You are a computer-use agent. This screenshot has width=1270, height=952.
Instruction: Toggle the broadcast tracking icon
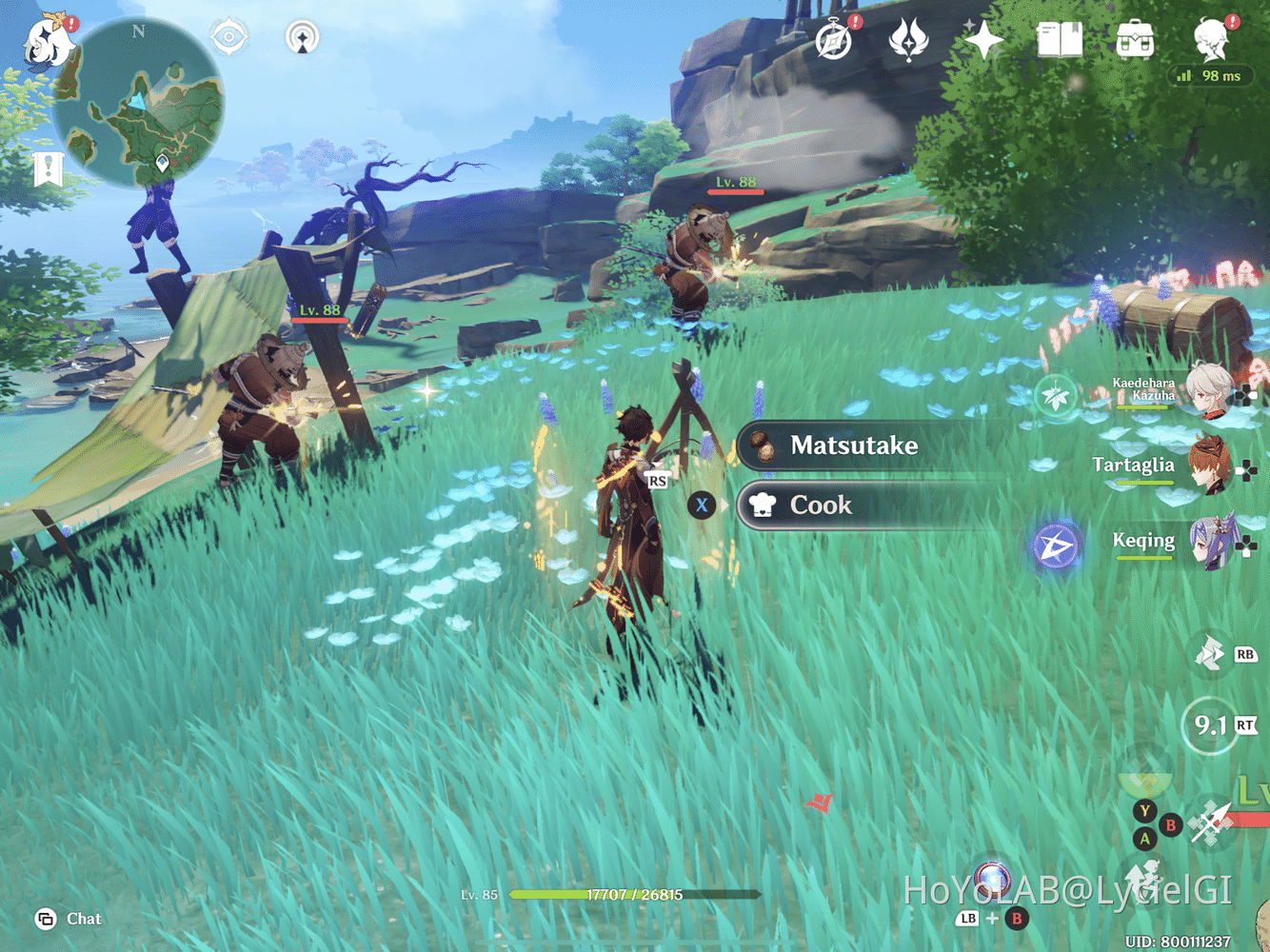pyautogui.click(x=301, y=36)
